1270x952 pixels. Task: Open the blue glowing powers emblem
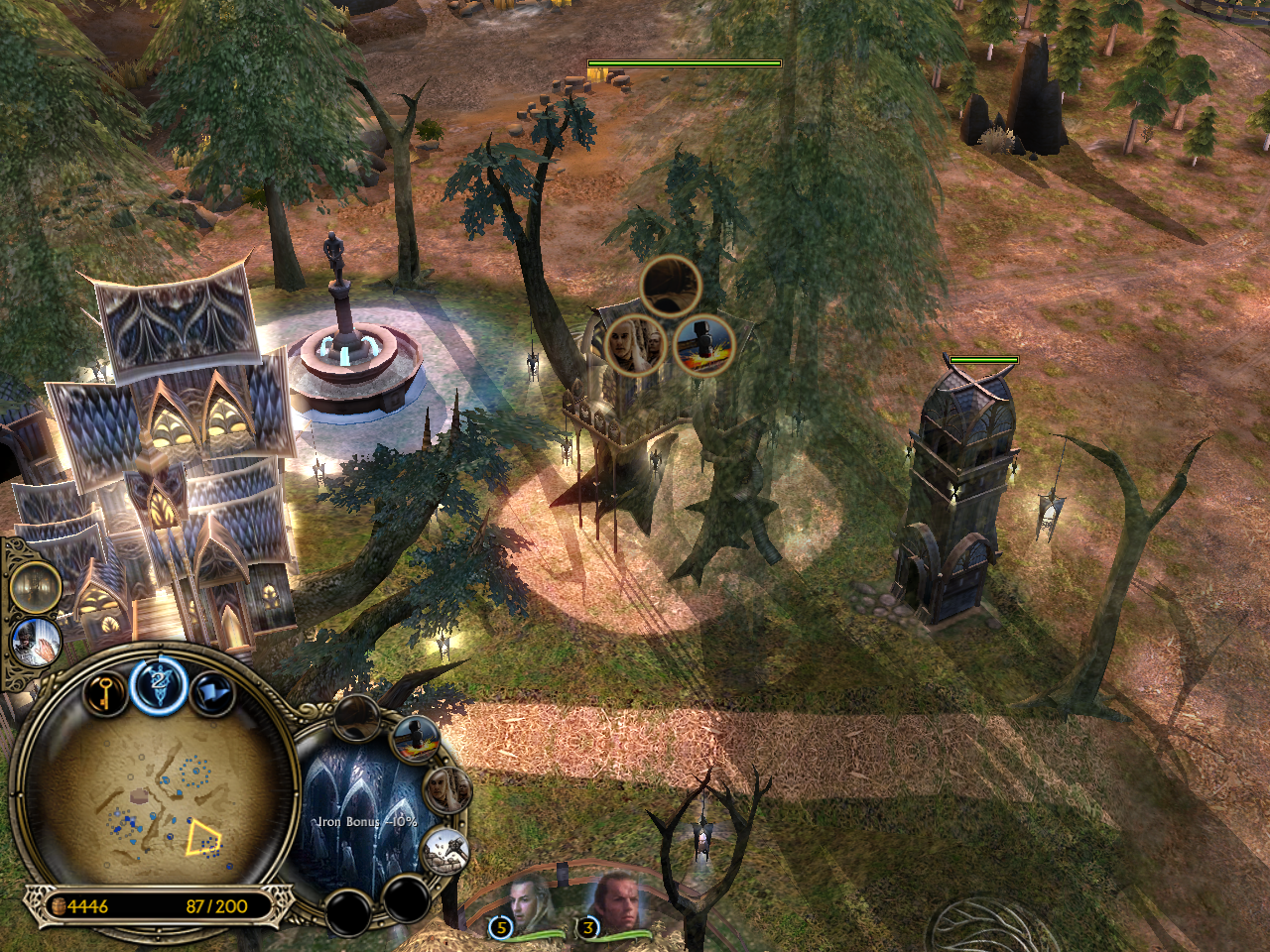(159, 685)
